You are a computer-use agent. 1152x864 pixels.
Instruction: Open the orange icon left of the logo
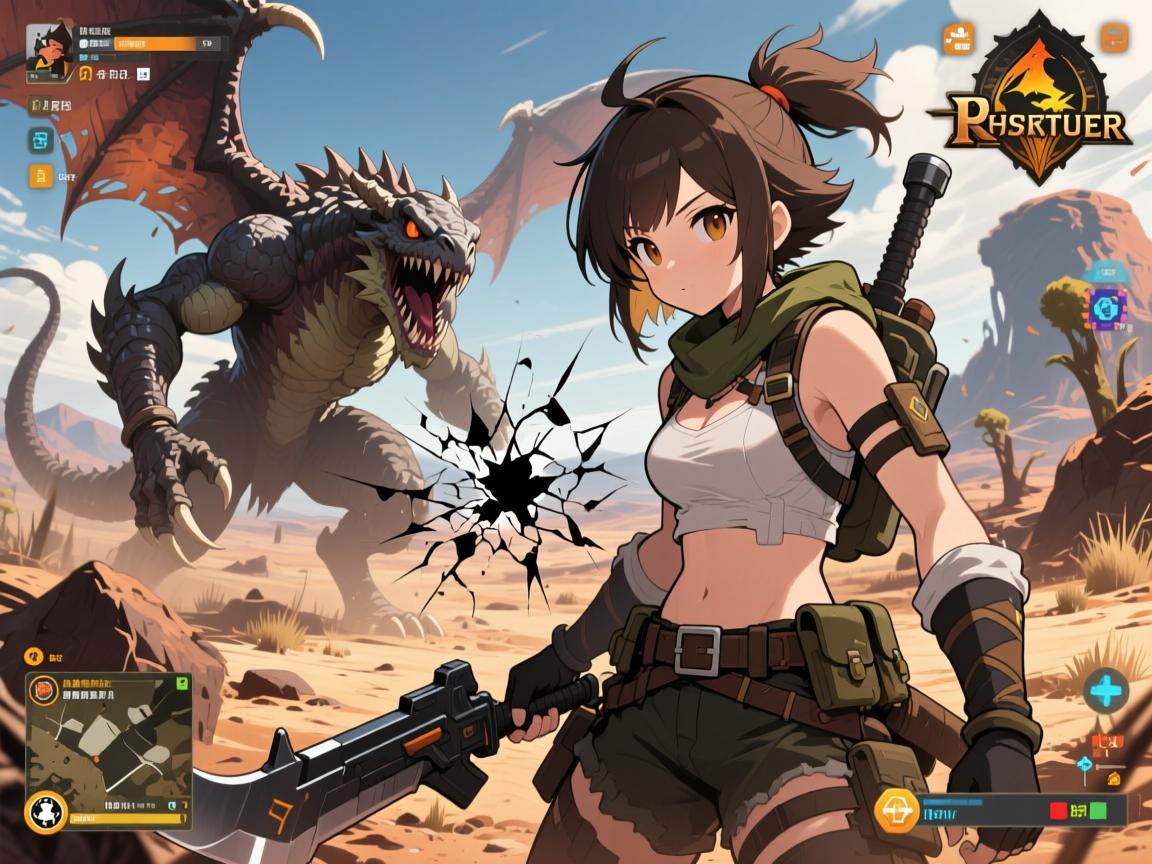point(957,38)
